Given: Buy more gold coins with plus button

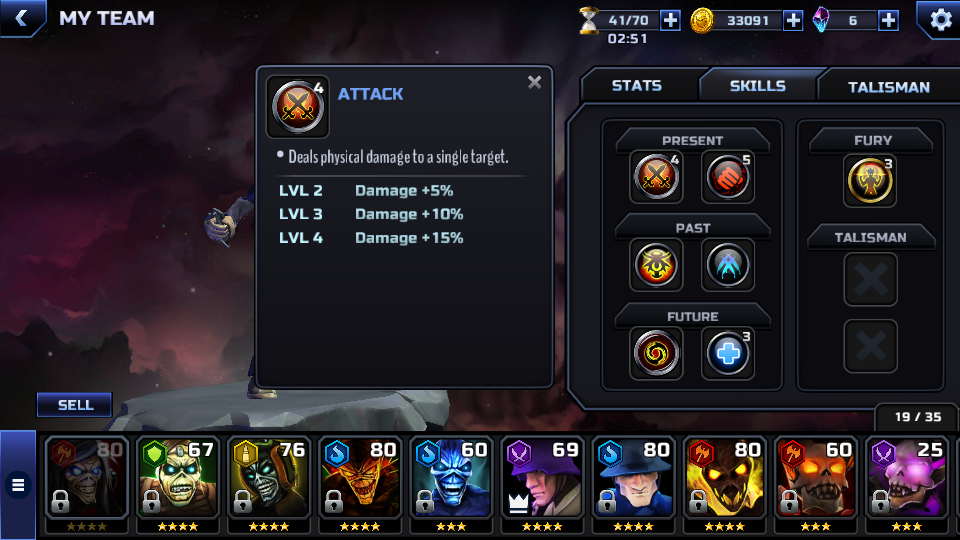Looking at the screenshot, I should (793, 20).
